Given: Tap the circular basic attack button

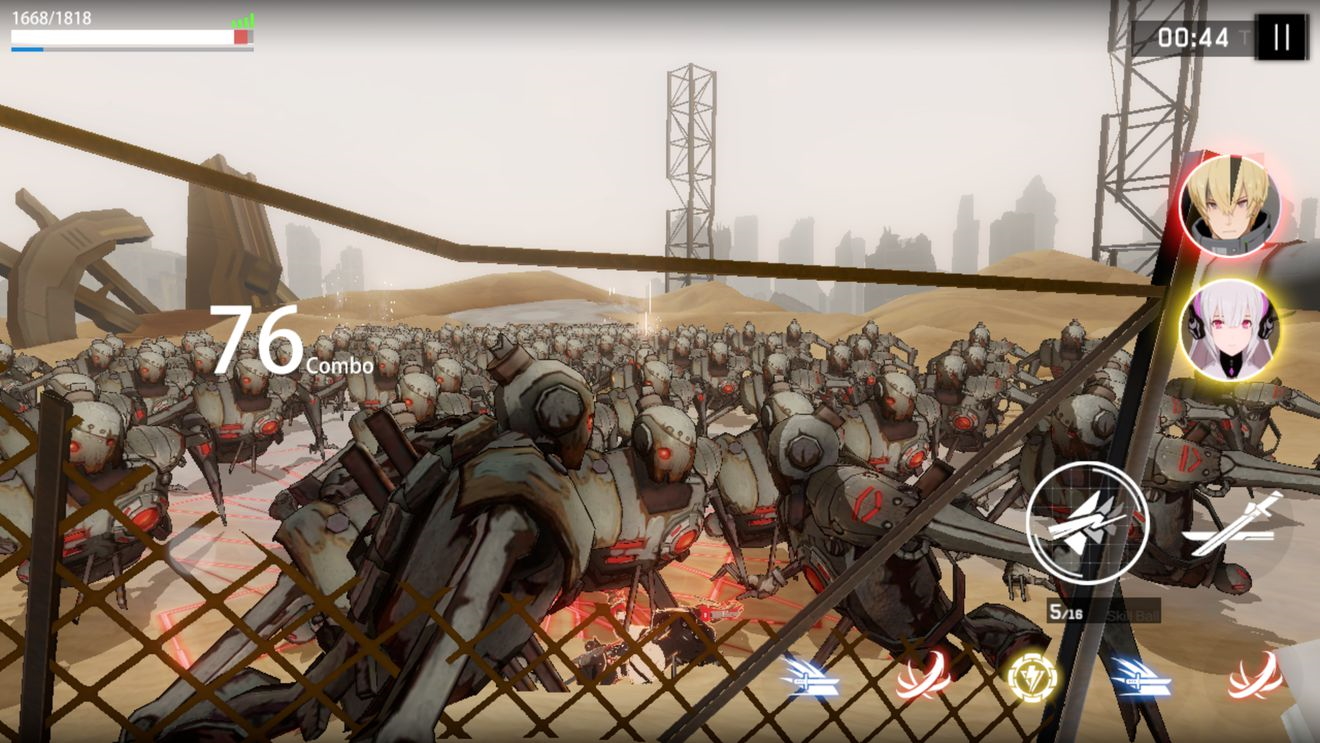Looking at the screenshot, I should [1087, 522].
